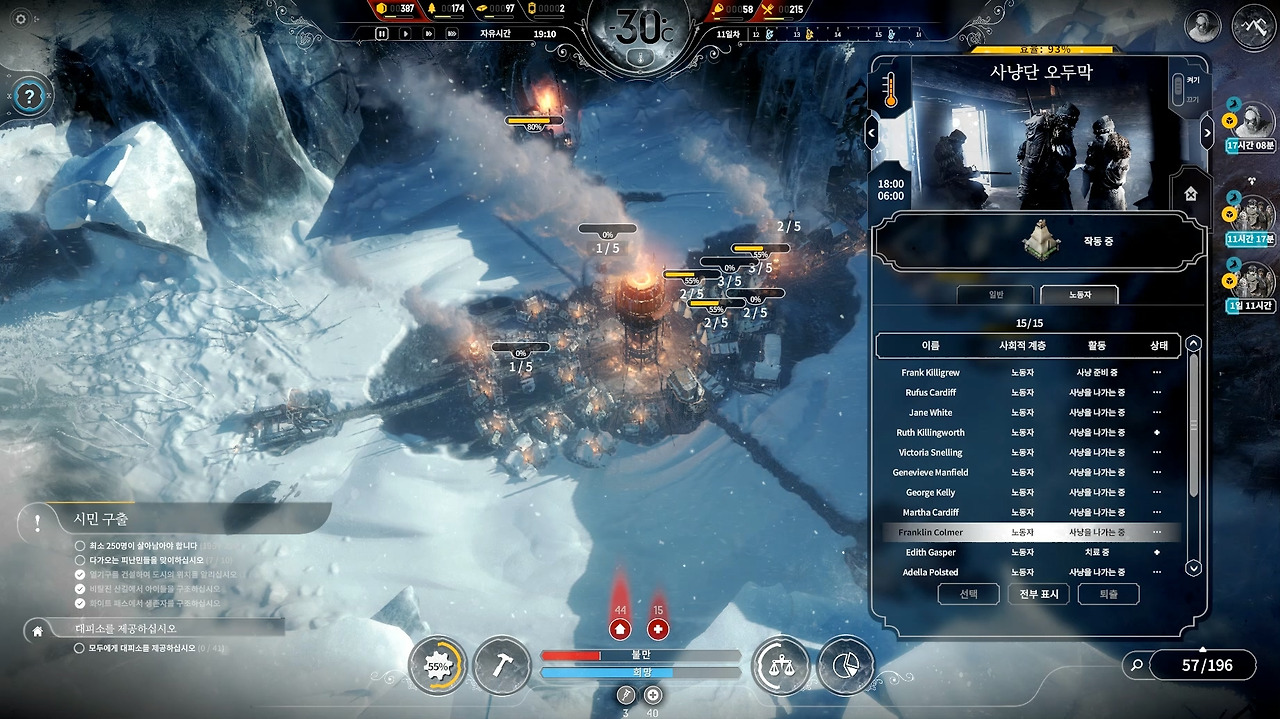Open the question mark help button
The image size is (1280, 719).
click(30, 97)
